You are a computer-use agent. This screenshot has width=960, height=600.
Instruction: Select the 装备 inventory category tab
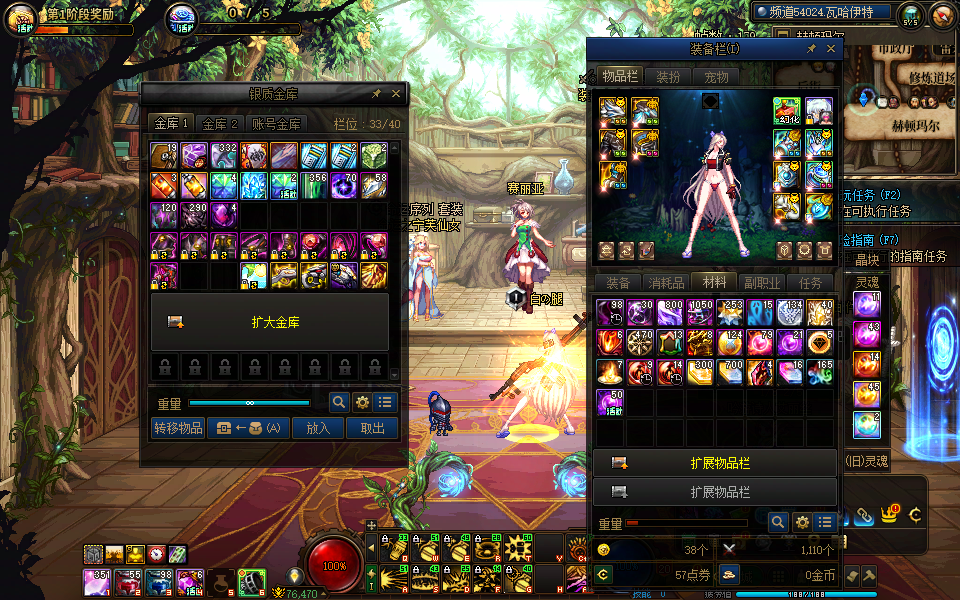click(618, 283)
